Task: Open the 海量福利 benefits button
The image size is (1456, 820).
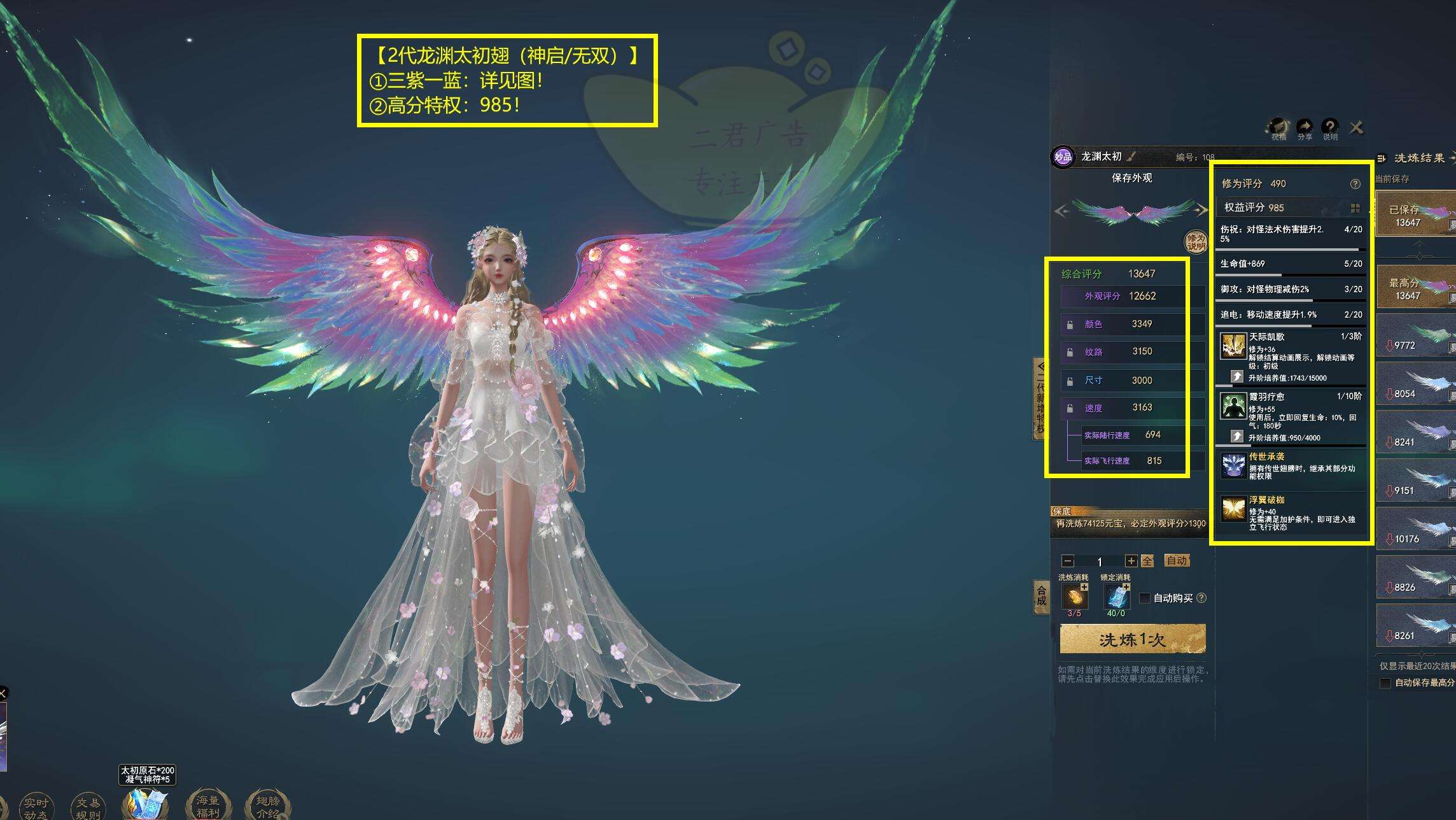Action: pyautogui.click(x=207, y=806)
